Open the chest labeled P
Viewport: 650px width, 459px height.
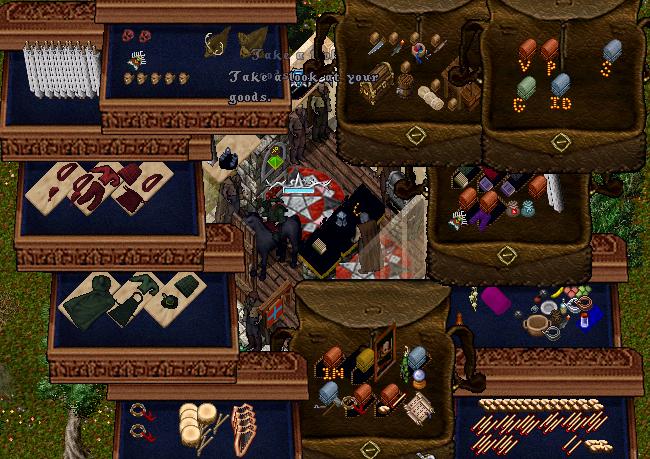point(549,48)
